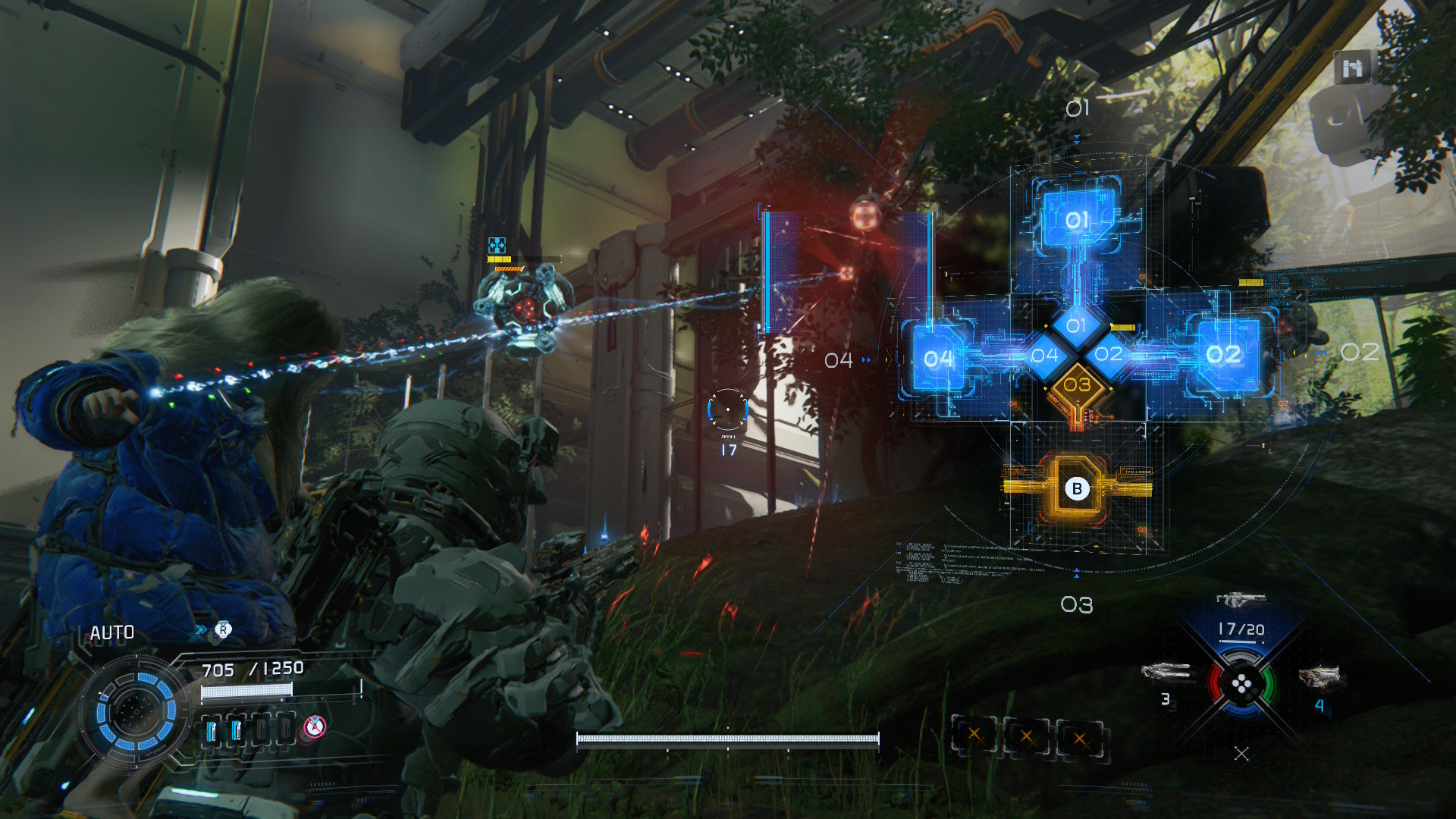This screenshot has width=1456, height=819.
Task: Select the large blue 01 square node
Action: coord(1077,219)
